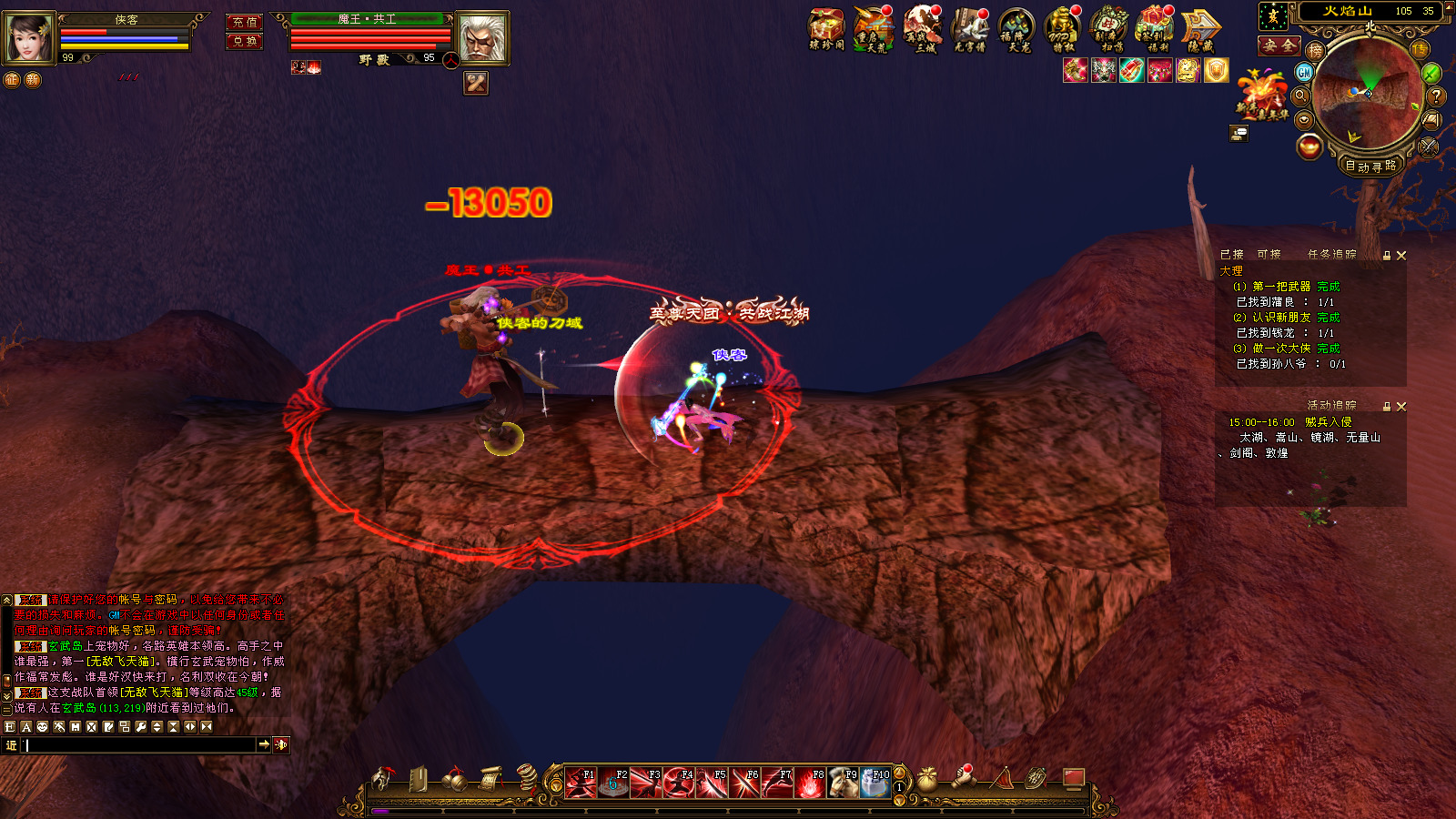Open the 充值 recharge button
The width and height of the screenshot is (1456, 819).
tap(244, 22)
